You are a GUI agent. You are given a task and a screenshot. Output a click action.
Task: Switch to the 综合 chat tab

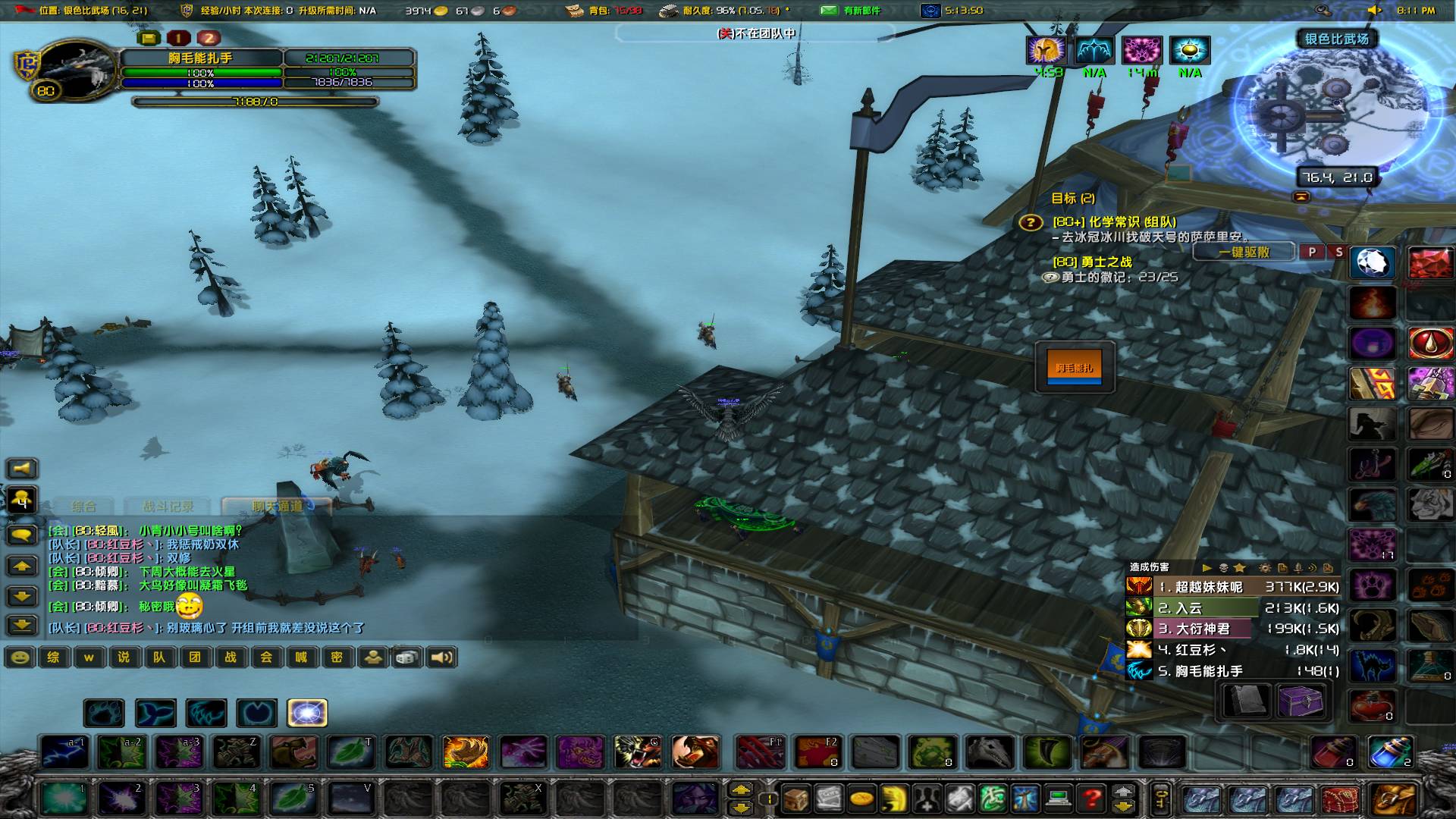[x=83, y=506]
